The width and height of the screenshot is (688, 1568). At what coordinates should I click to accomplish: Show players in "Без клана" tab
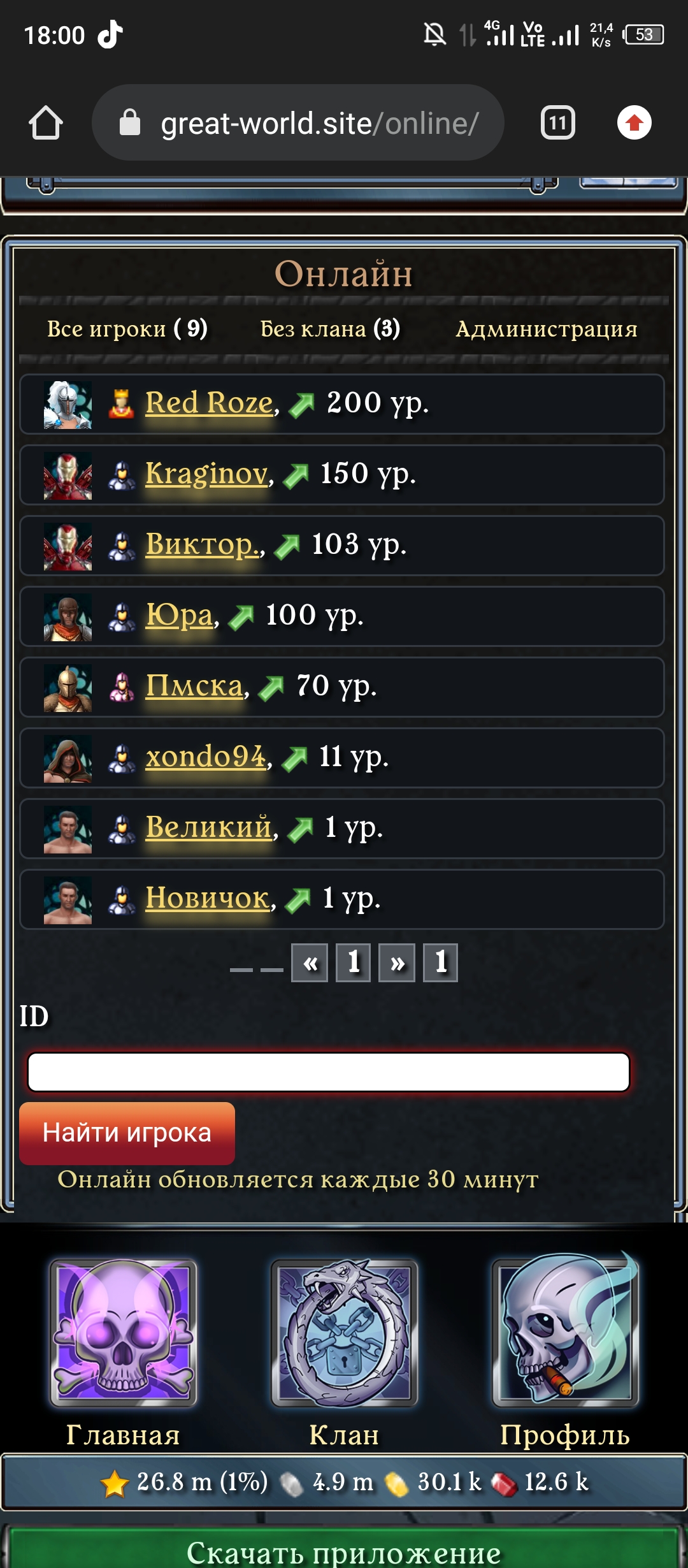click(330, 329)
